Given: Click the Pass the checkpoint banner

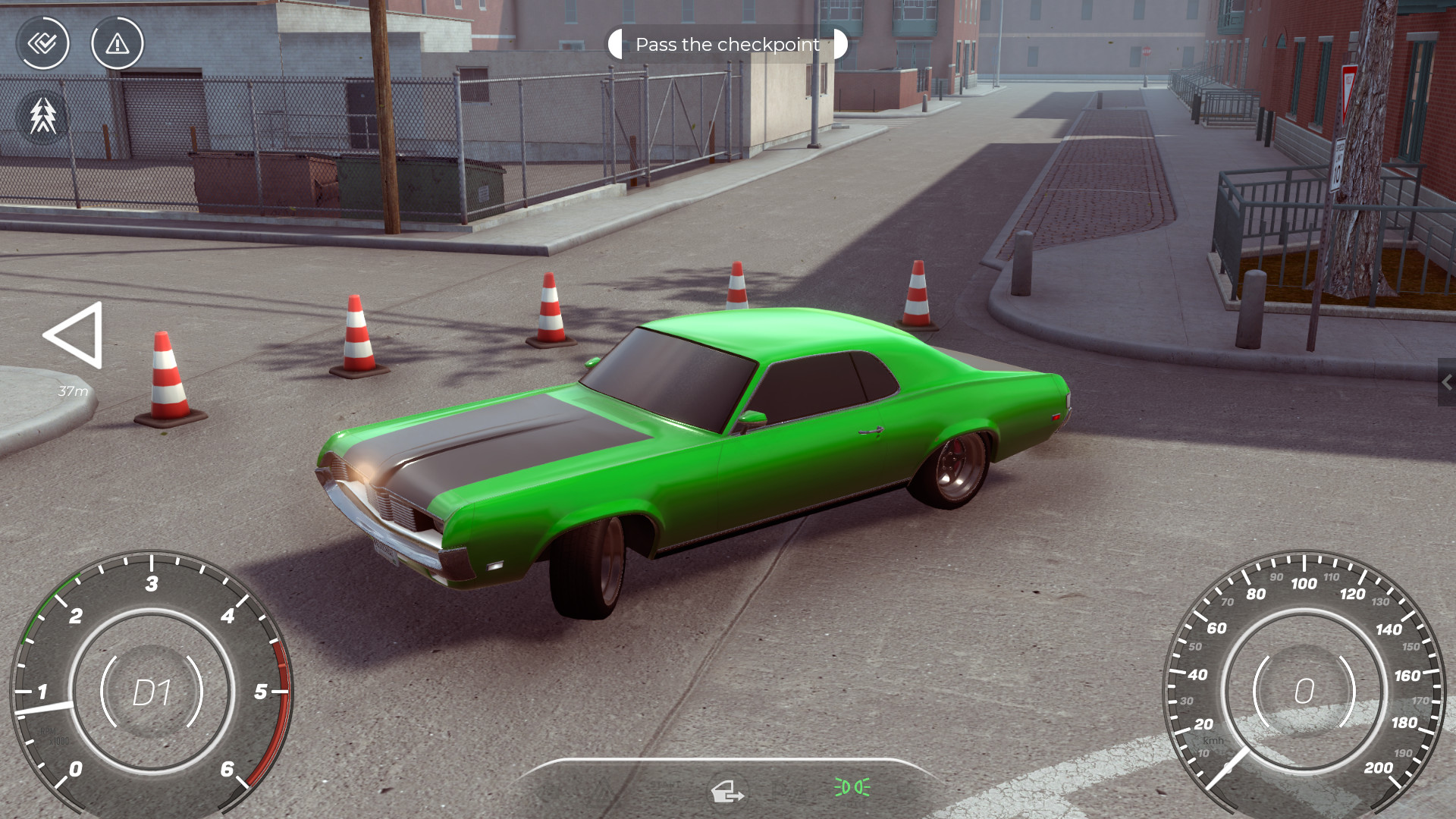Looking at the screenshot, I should [727, 44].
